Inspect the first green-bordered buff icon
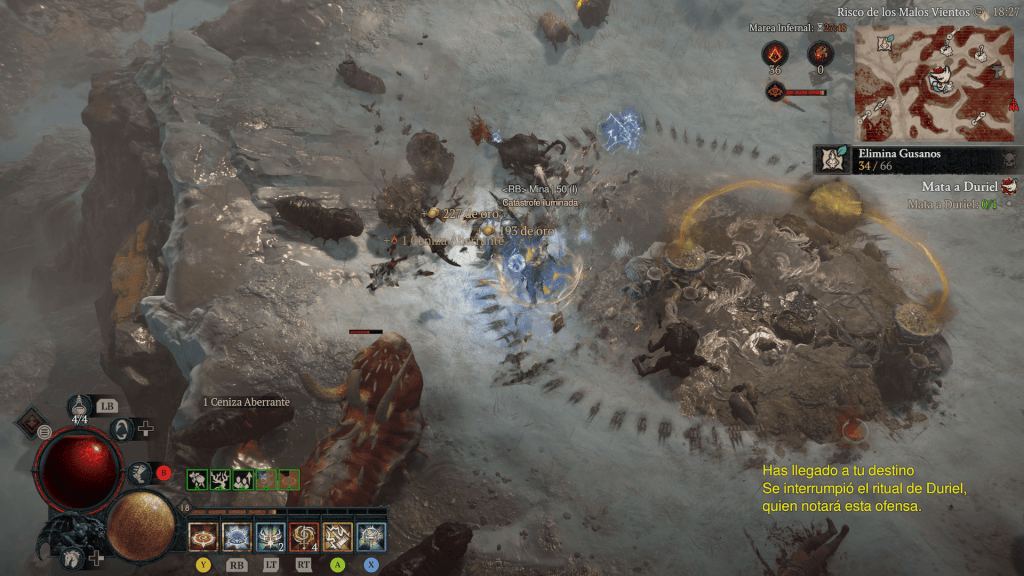 (197, 479)
